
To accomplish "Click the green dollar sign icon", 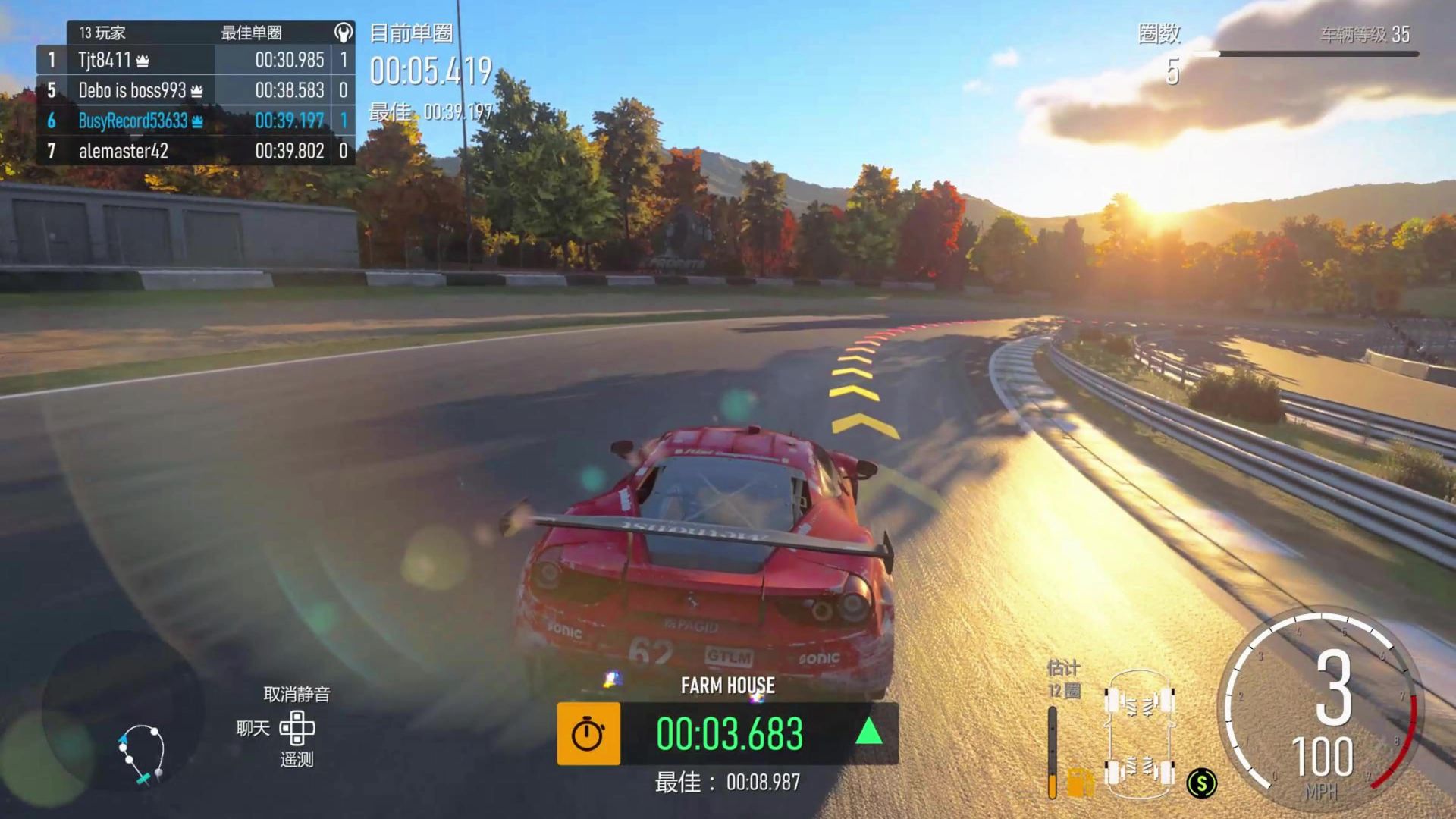I will pos(1201,783).
